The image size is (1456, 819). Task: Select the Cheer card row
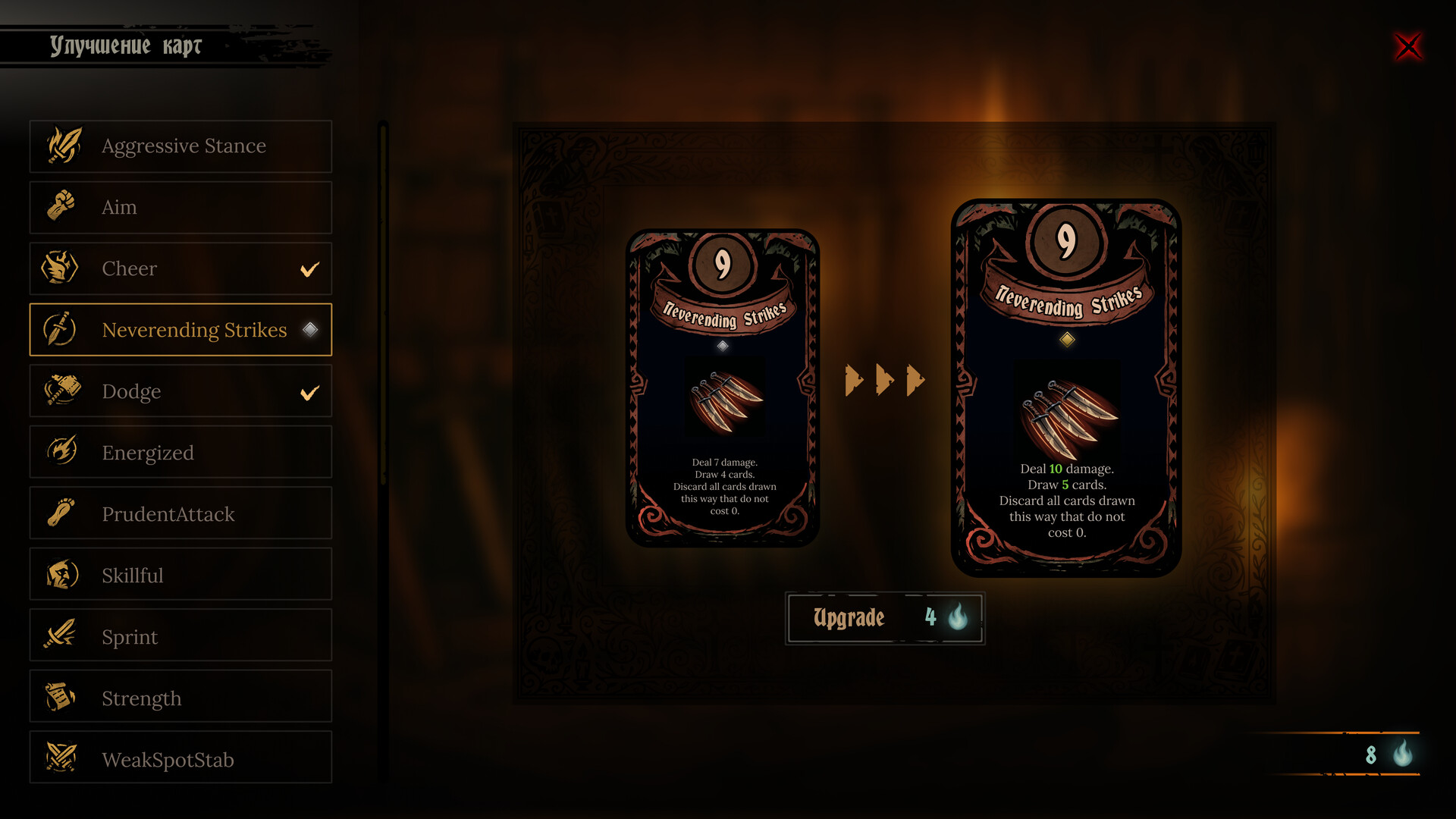point(180,269)
